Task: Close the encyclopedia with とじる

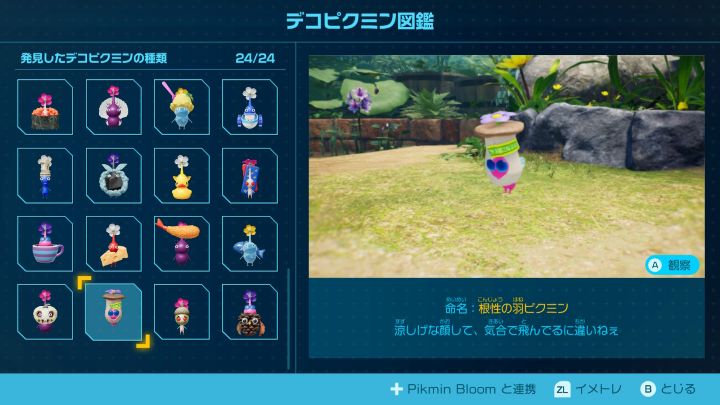Action: (673, 389)
